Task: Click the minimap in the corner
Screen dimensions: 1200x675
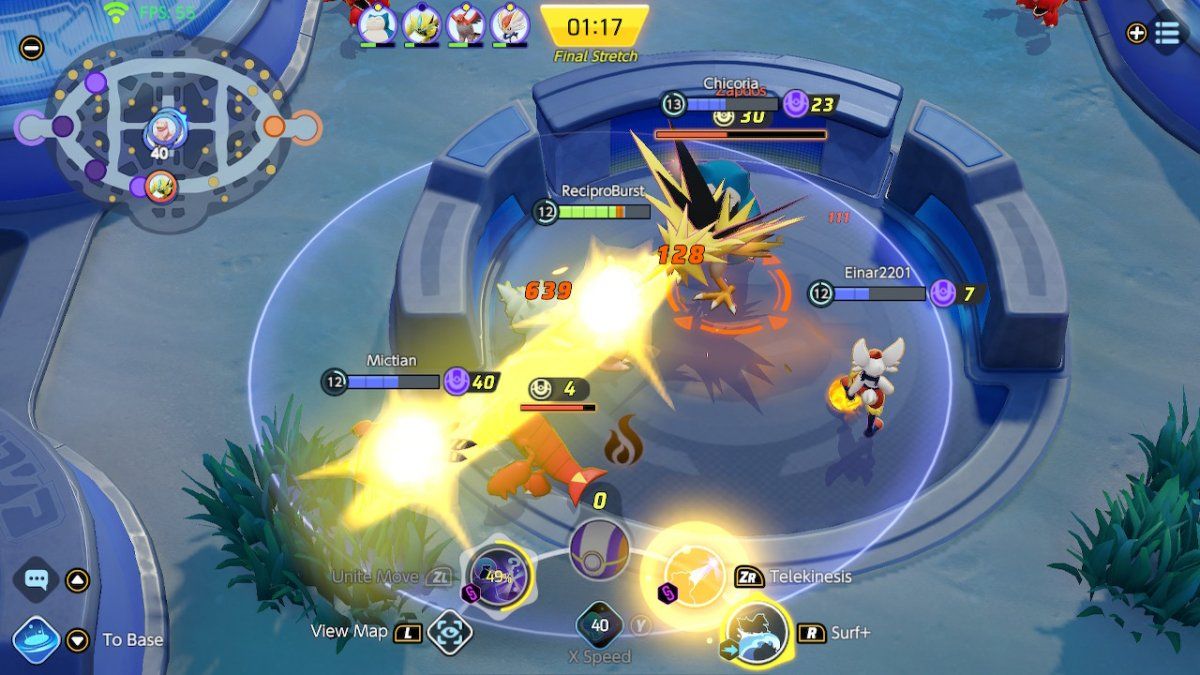Action: click(x=165, y=130)
